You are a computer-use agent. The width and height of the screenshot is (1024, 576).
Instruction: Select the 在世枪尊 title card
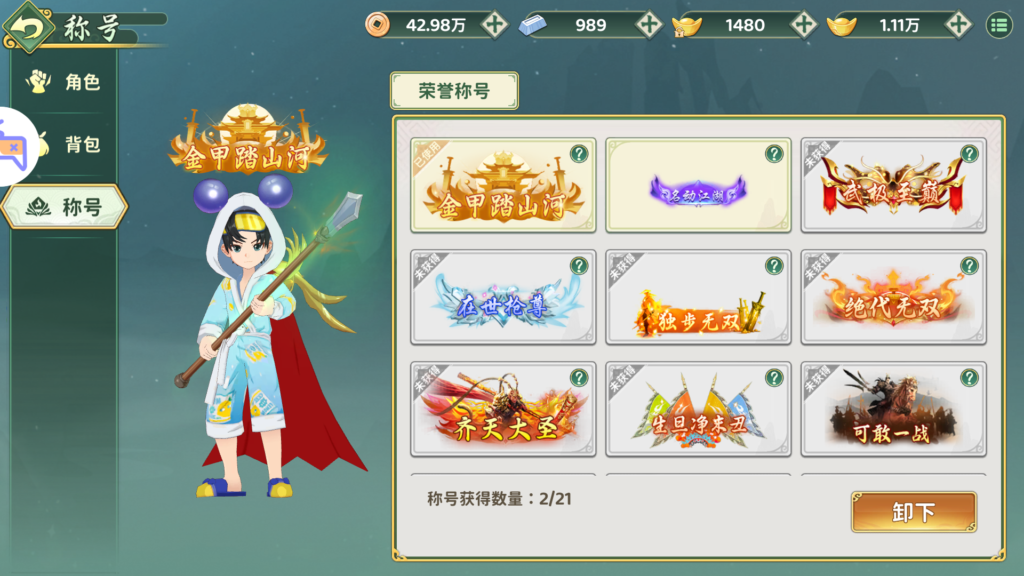503,297
